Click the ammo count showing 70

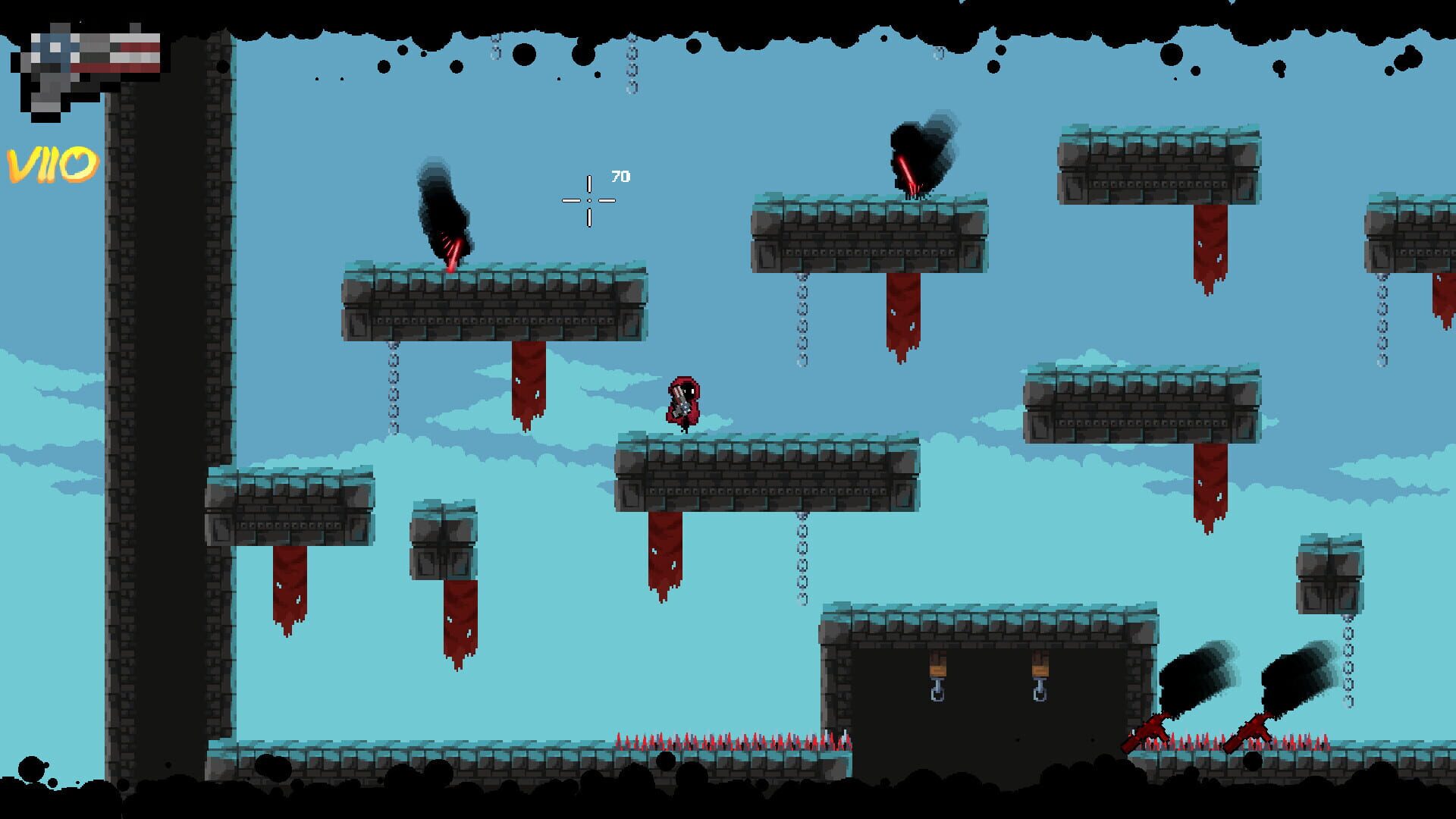click(x=620, y=177)
